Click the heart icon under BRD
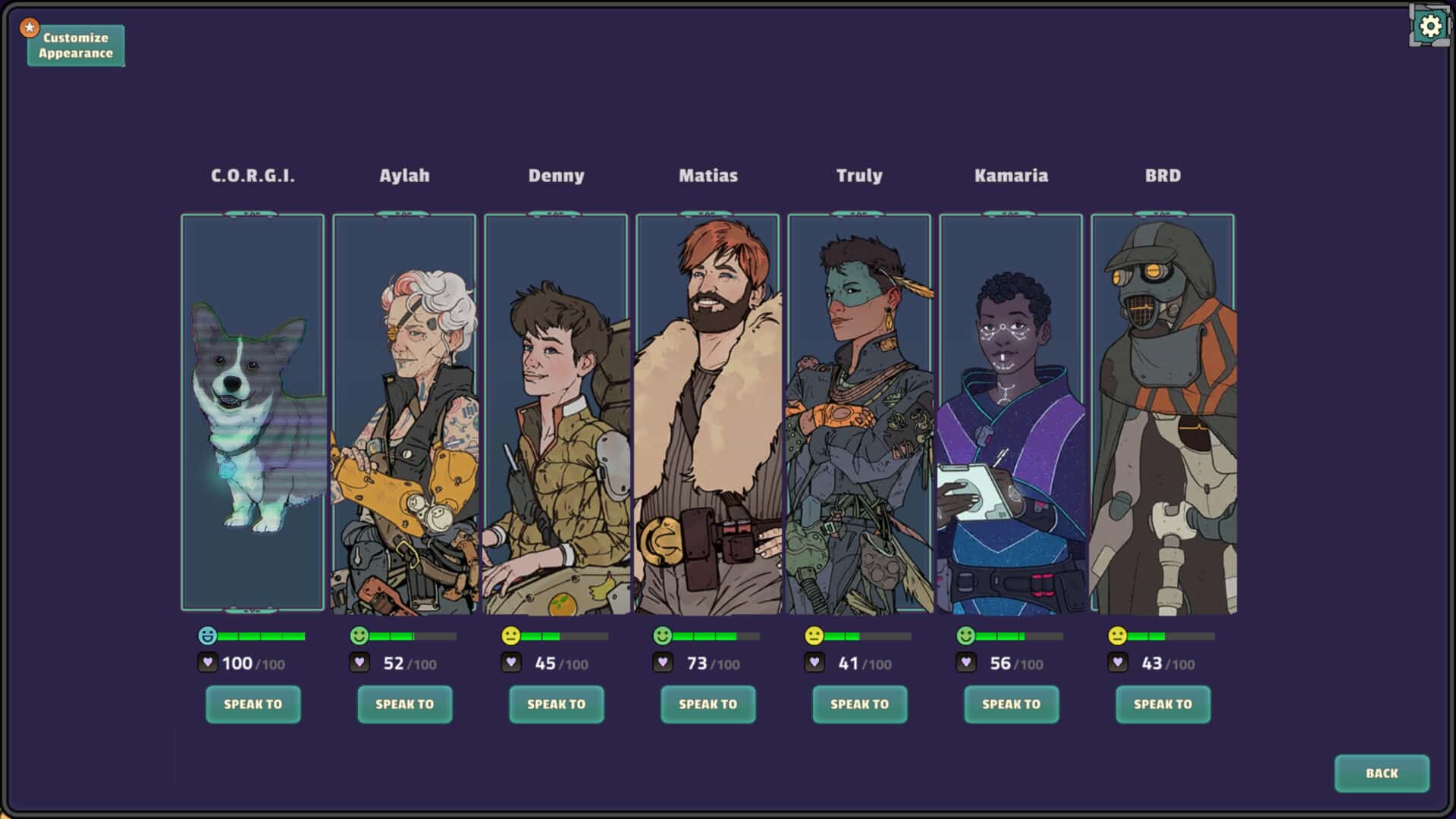Viewport: 1456px width, 819px height. [1117, 662]
